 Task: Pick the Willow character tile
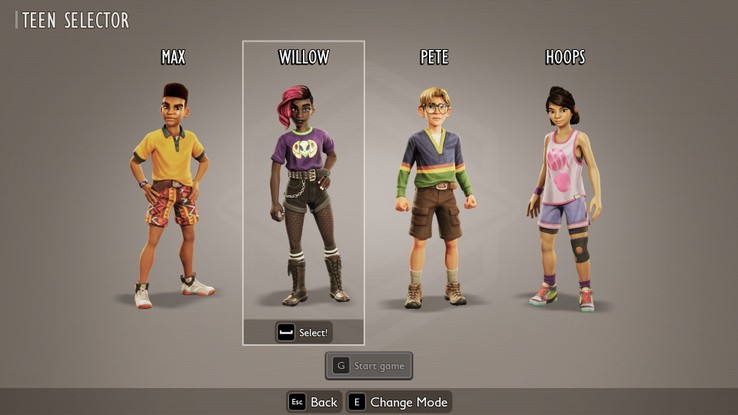[x=303, y=190]
